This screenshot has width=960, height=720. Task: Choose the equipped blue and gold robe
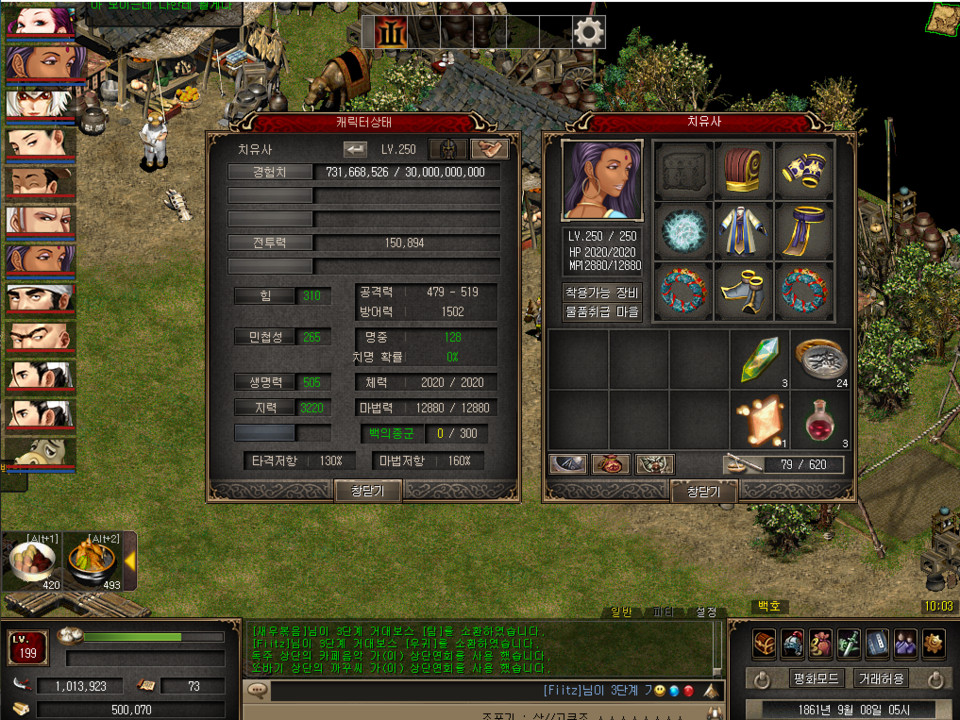[744, 231]
